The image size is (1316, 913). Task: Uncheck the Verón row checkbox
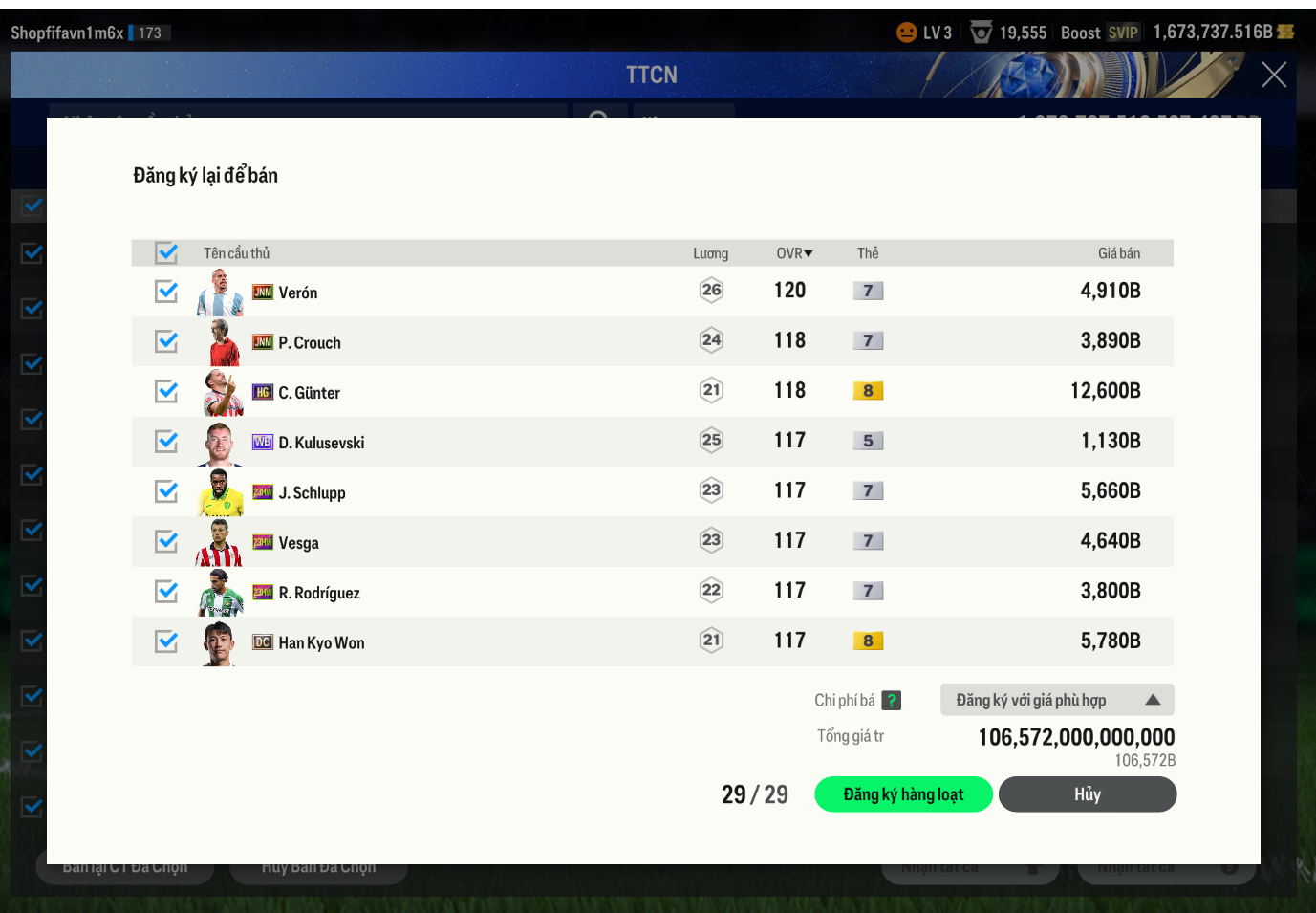tap(166, 291)
